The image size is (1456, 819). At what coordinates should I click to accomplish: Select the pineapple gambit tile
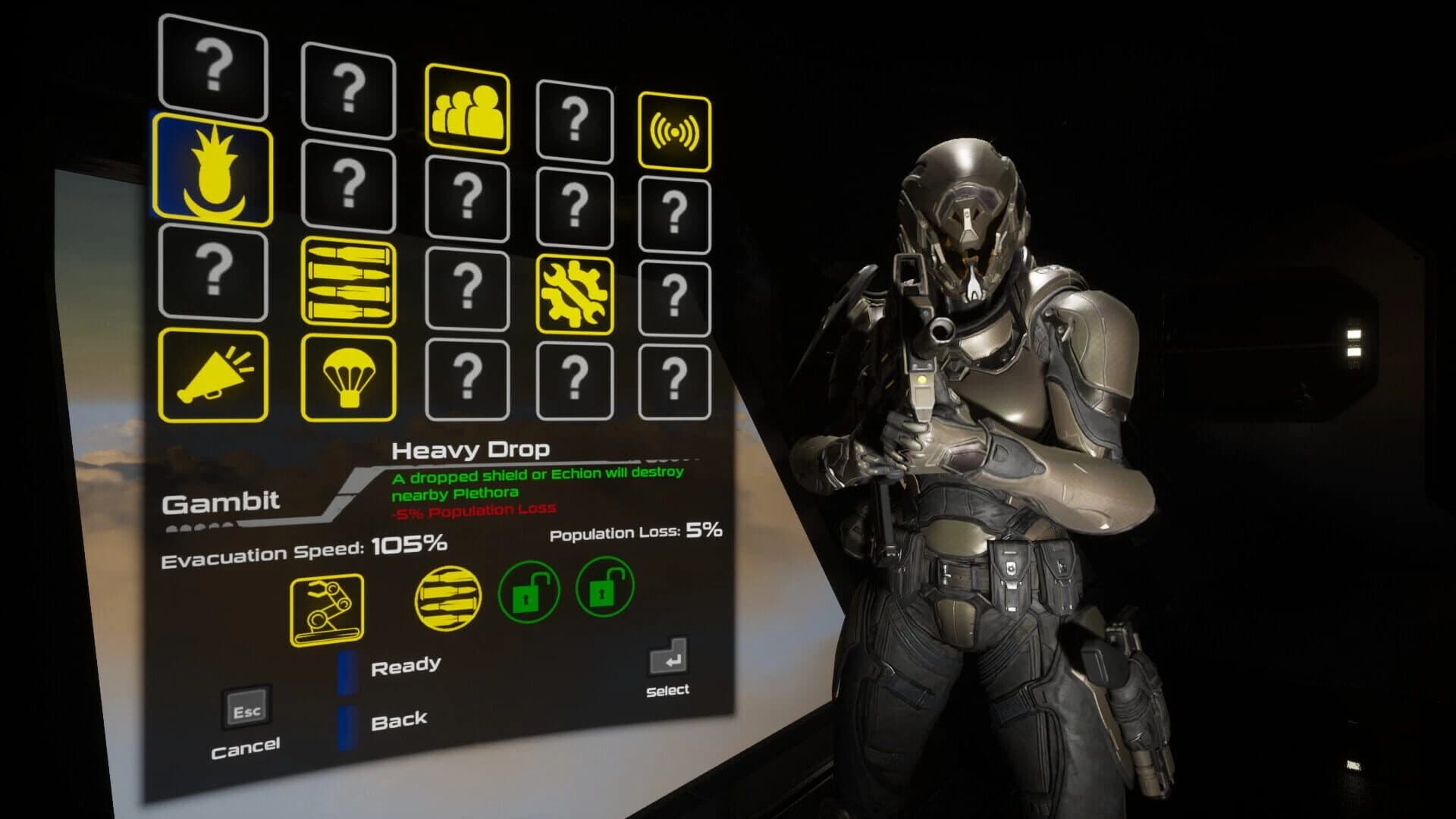coord(213,171)
